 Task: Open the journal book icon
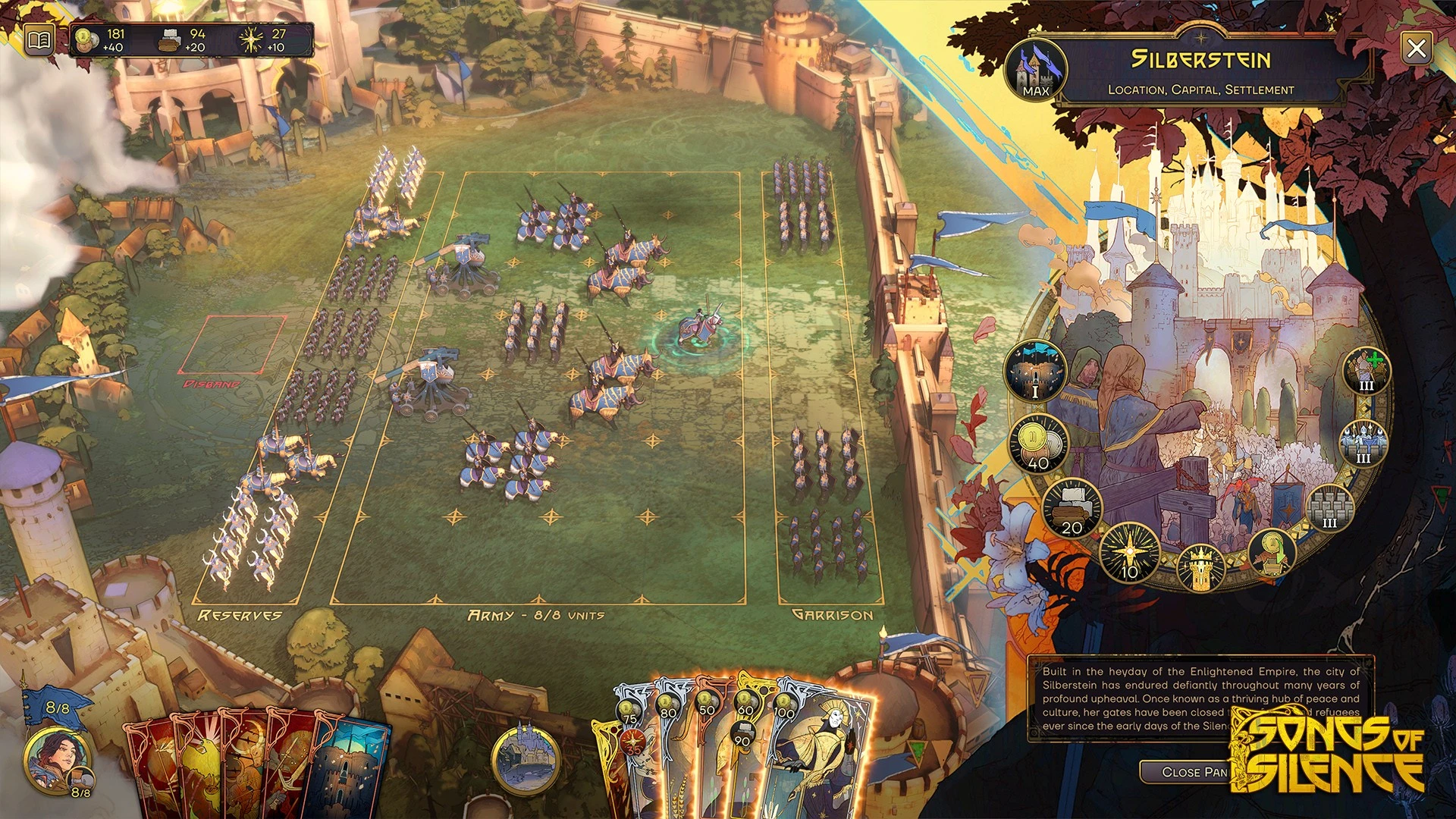click(39, 39)
